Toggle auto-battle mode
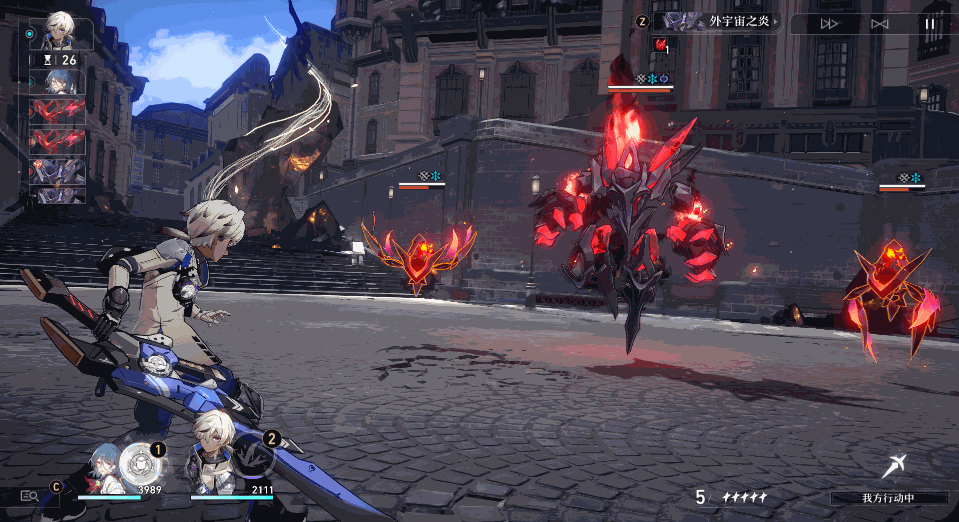The width and height of the screenshot is (959, 522). pos(879,23)
